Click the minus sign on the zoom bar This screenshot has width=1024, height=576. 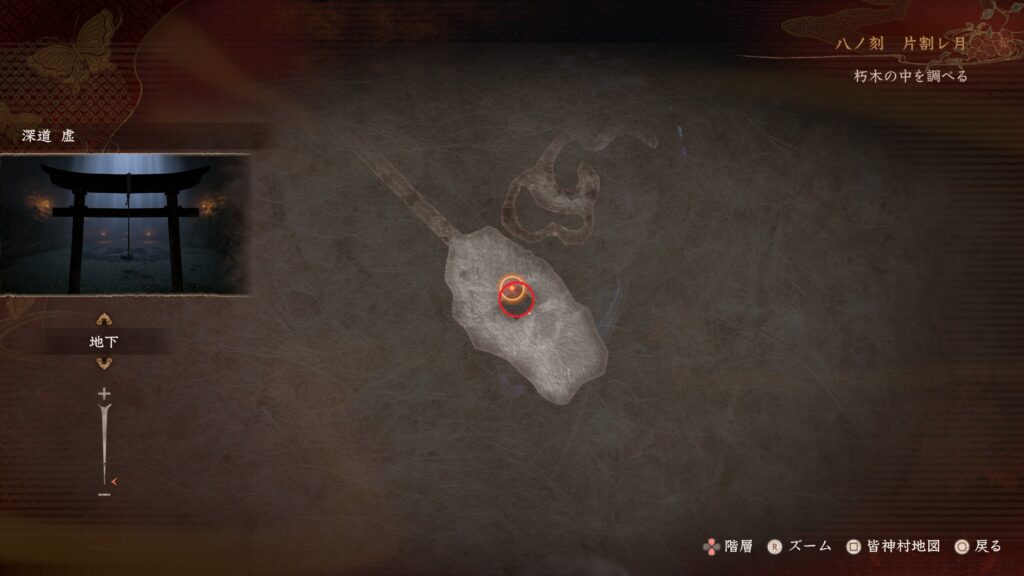click(x=104, y=493)
